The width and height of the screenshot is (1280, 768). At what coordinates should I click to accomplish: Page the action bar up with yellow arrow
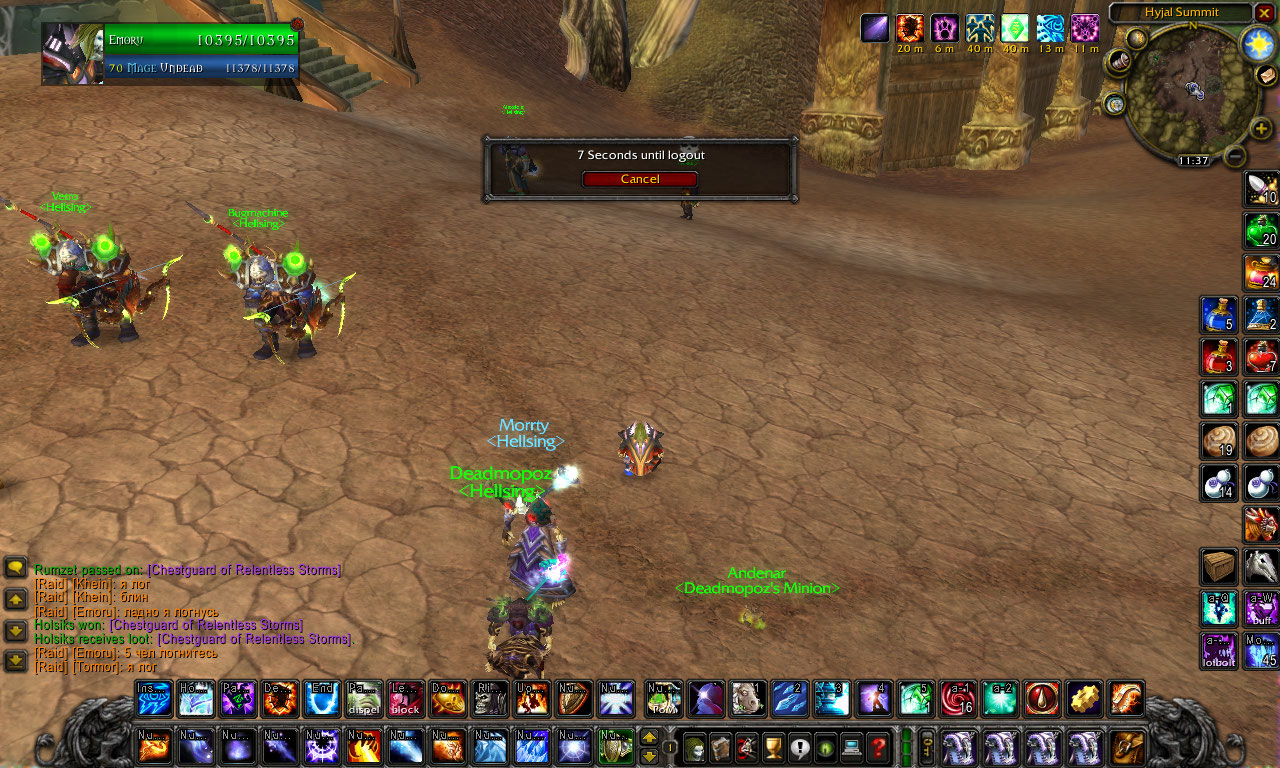(x=649, y=738)
